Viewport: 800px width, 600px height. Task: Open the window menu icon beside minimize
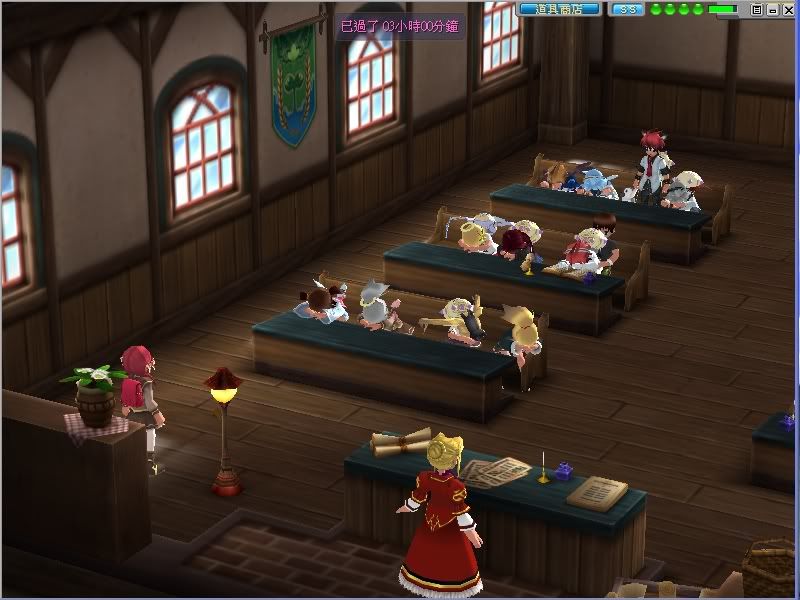(x=757, y=9)
